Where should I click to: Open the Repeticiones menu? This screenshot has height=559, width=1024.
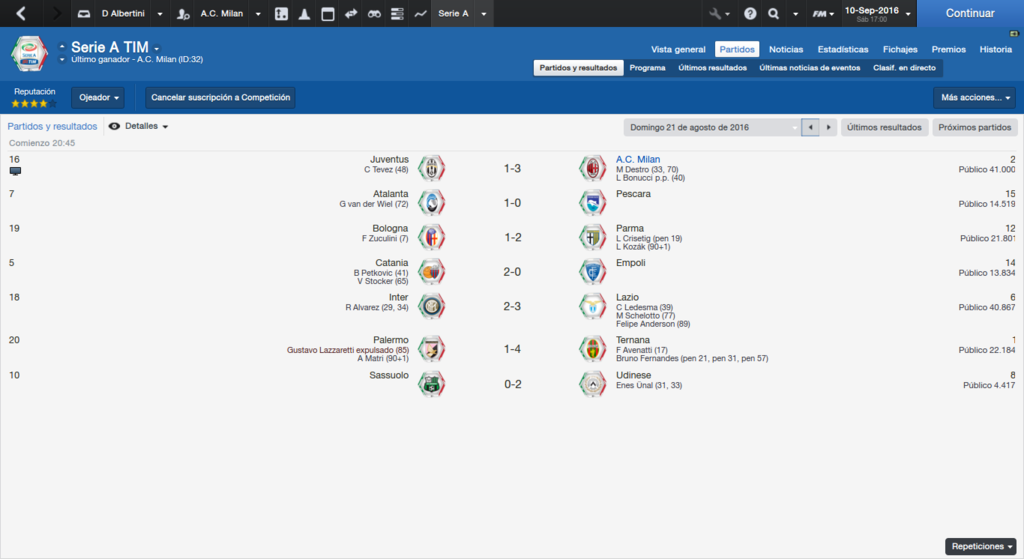tap(981, 547)
